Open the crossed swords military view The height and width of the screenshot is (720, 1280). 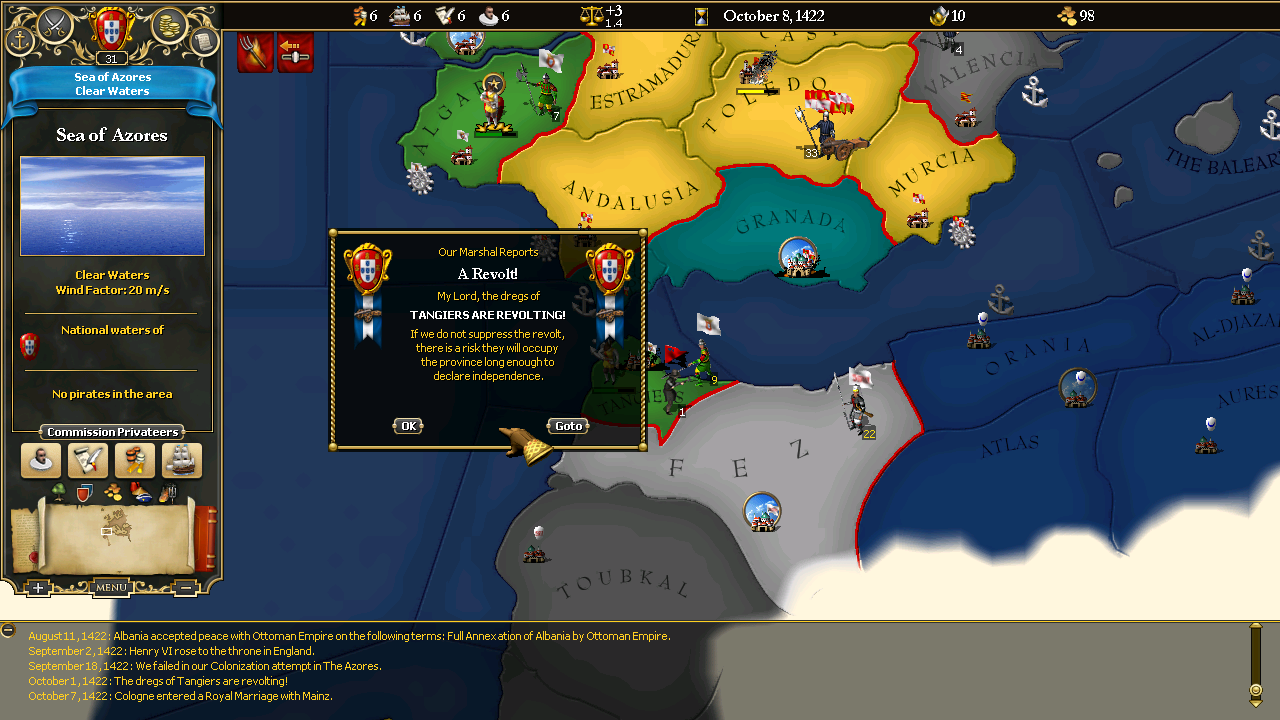[54, 24]
